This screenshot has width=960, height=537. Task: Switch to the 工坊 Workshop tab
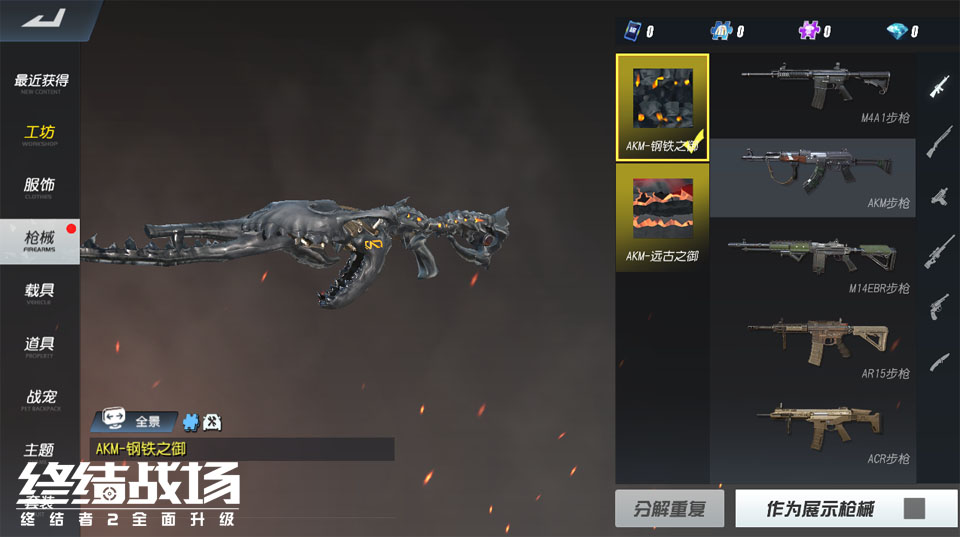[x=40, y=135]
